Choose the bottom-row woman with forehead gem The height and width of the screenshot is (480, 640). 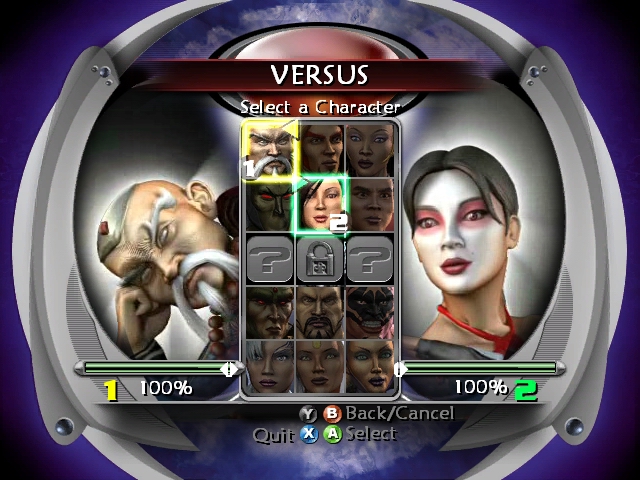320,366
